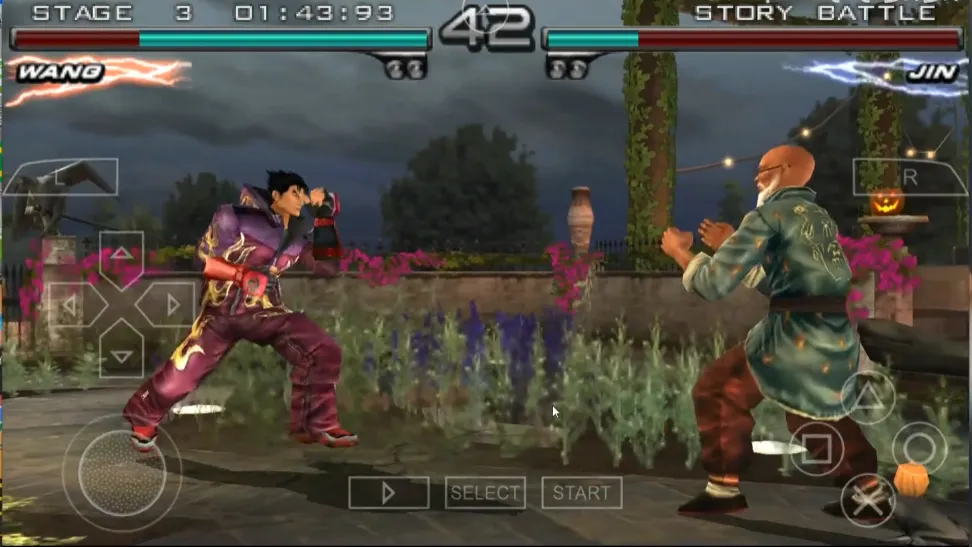Tap the D-pad right arrow
This screenshot has height=547, width=972.
coord(170,305)
